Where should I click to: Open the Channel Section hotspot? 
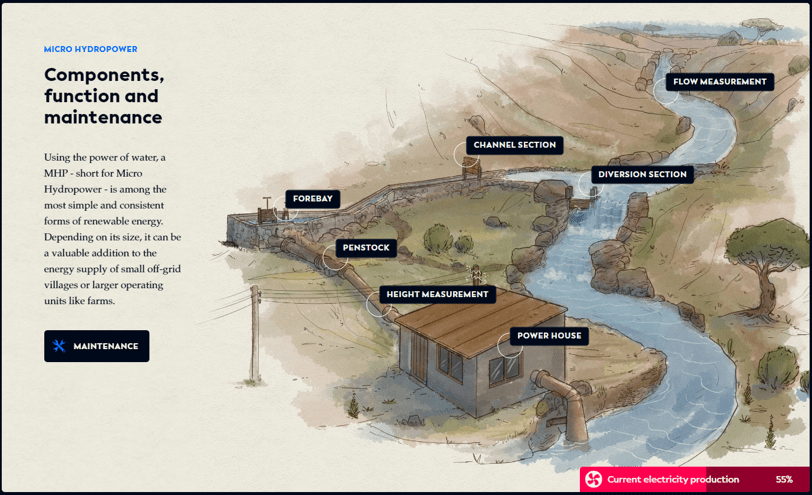[x=514, y=145]
